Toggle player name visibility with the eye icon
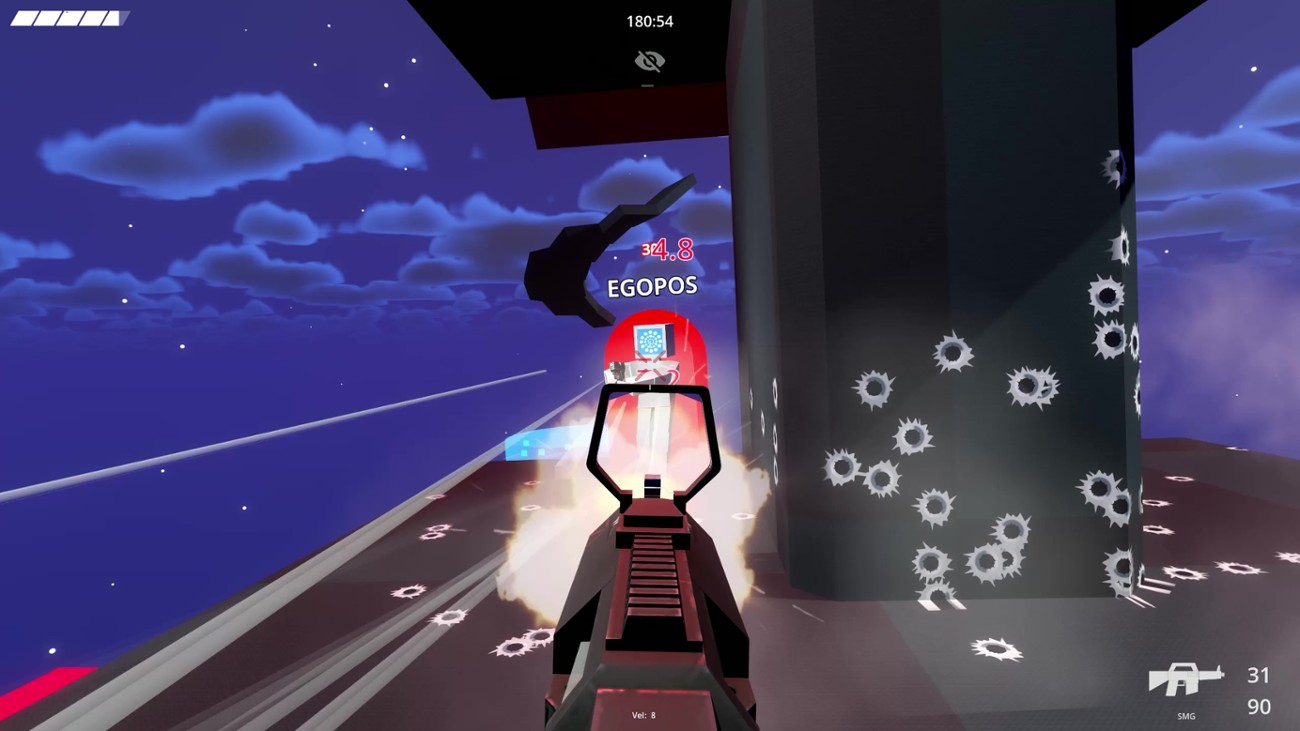The width and height of the screenshot is (1300, 731). tap(651, 60)
